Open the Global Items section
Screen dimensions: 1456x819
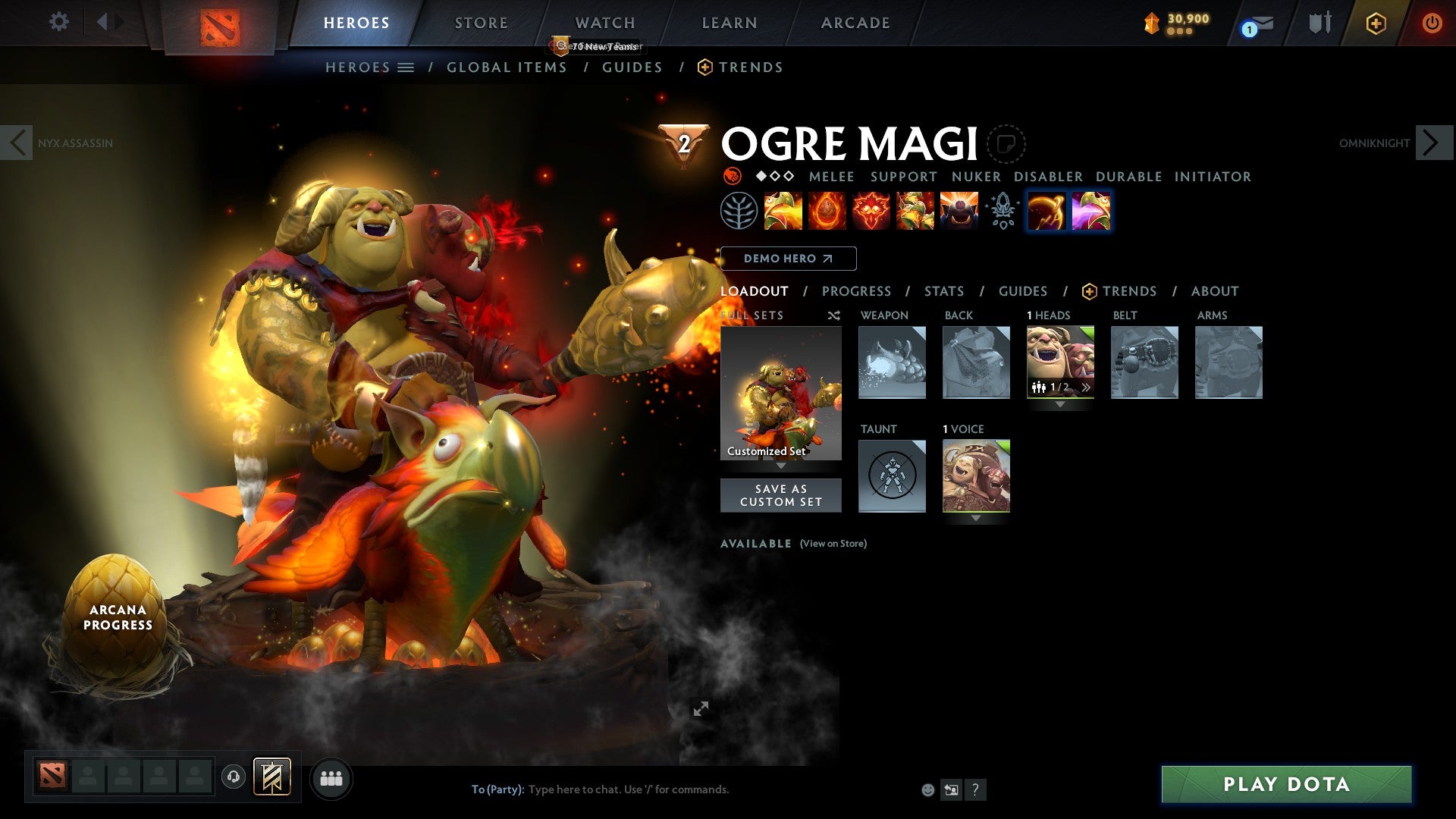[x=507, y=67]
